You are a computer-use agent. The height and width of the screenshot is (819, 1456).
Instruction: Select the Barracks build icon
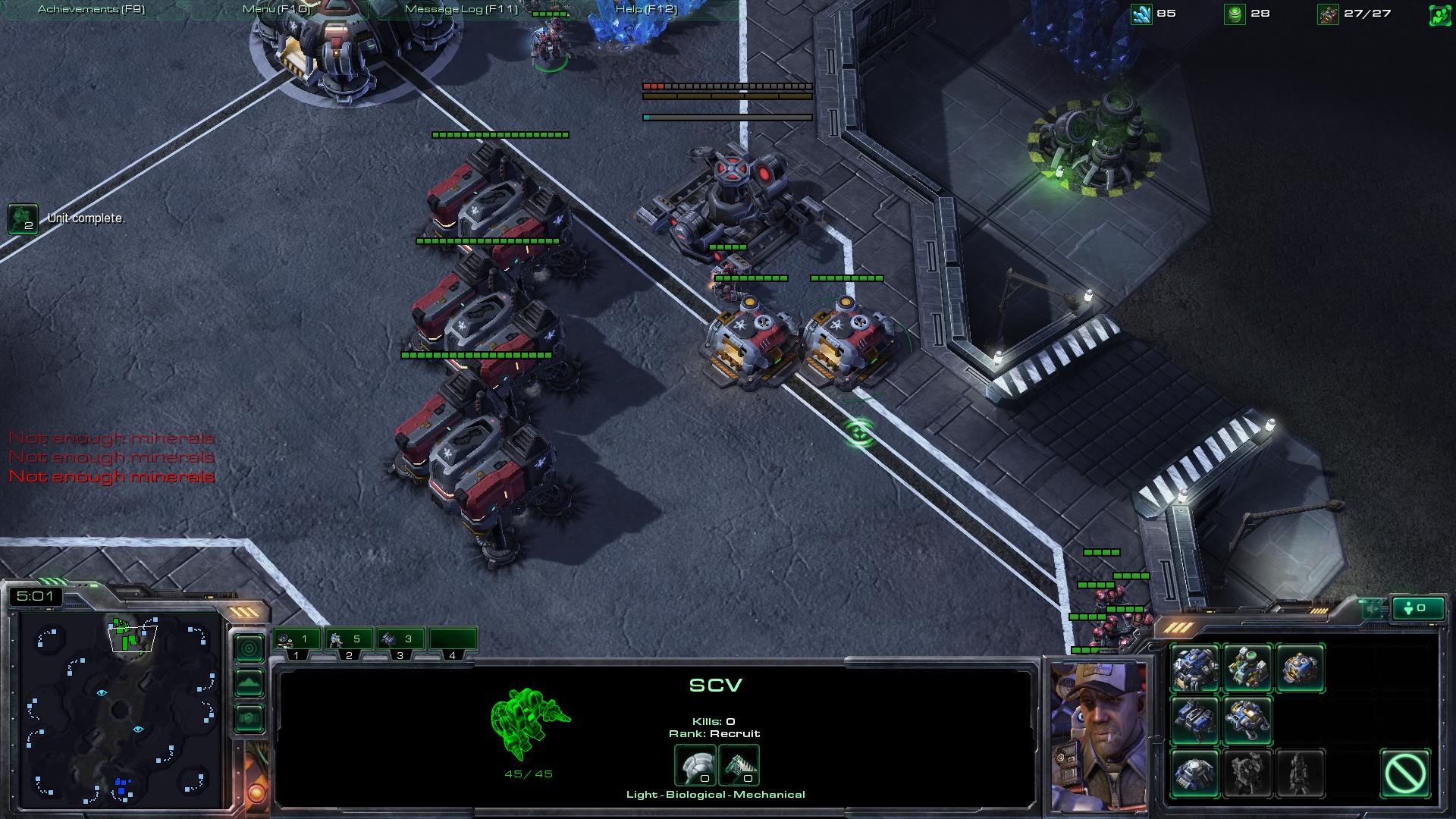point(1195,720)
